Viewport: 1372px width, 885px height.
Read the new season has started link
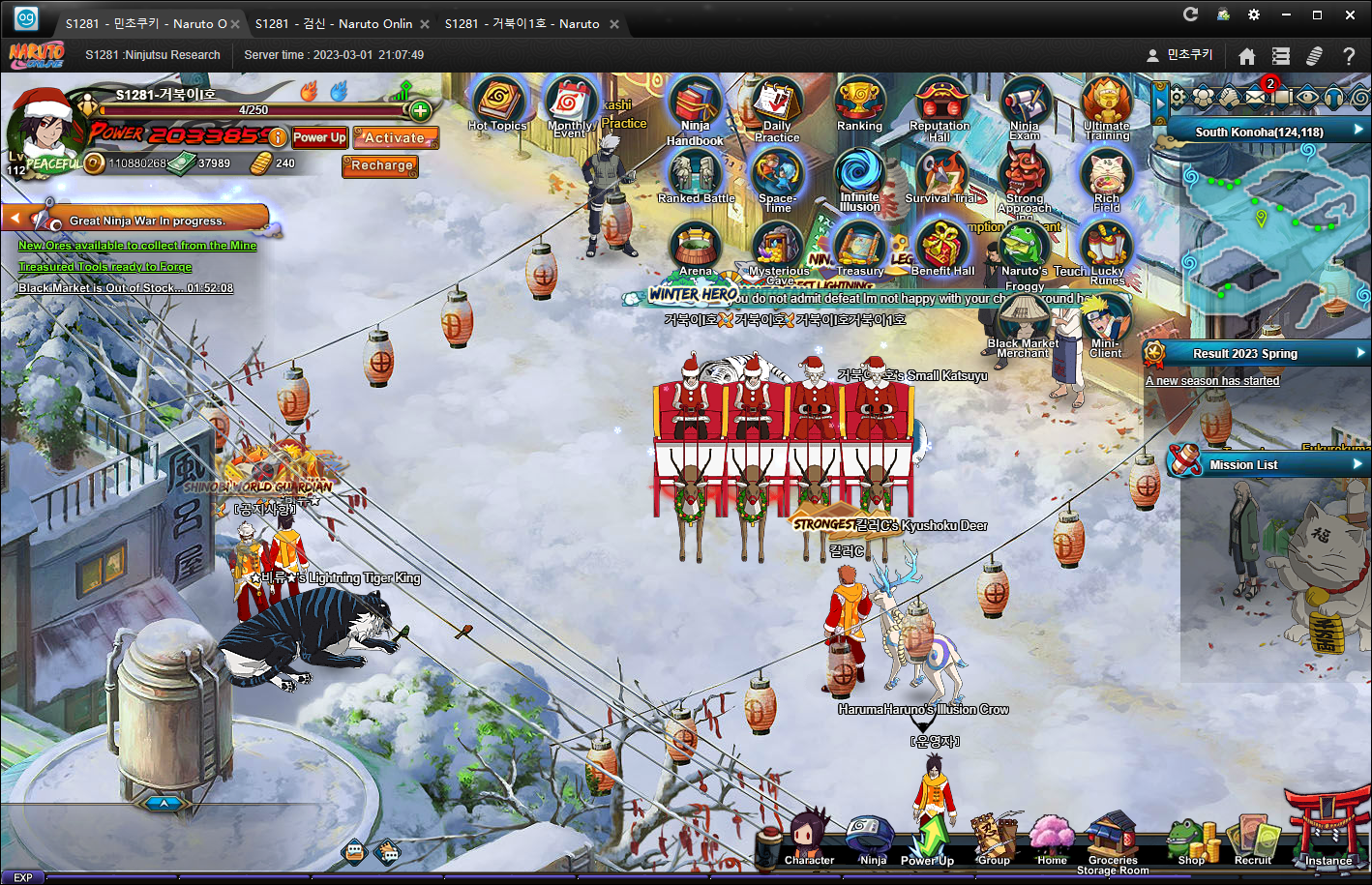click(x=1212, y=381)
